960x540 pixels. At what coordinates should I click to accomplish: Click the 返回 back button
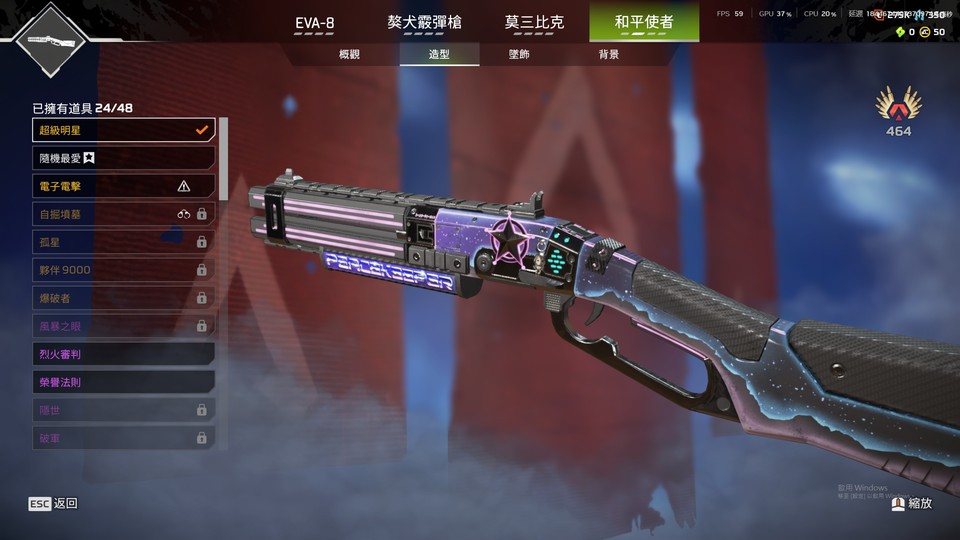pos(53,504)
